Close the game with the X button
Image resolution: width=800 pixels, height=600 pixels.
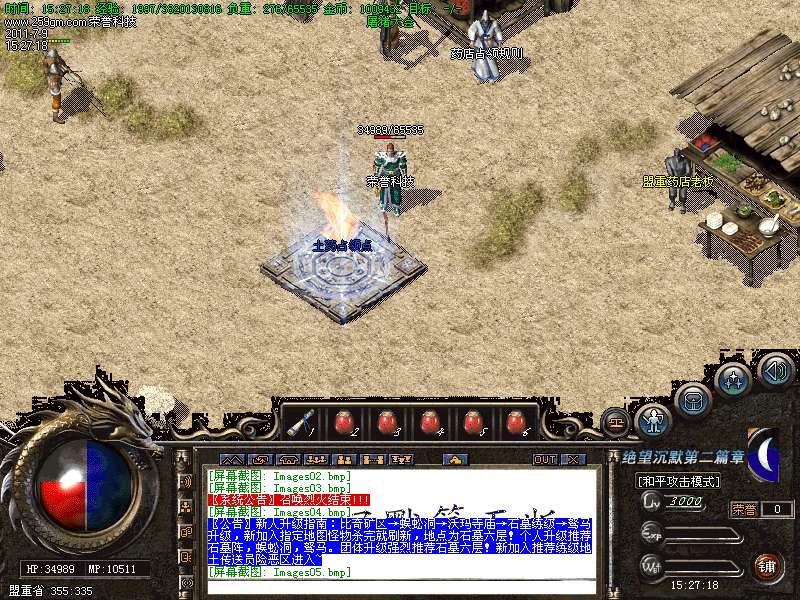click(x=573, y=460)
